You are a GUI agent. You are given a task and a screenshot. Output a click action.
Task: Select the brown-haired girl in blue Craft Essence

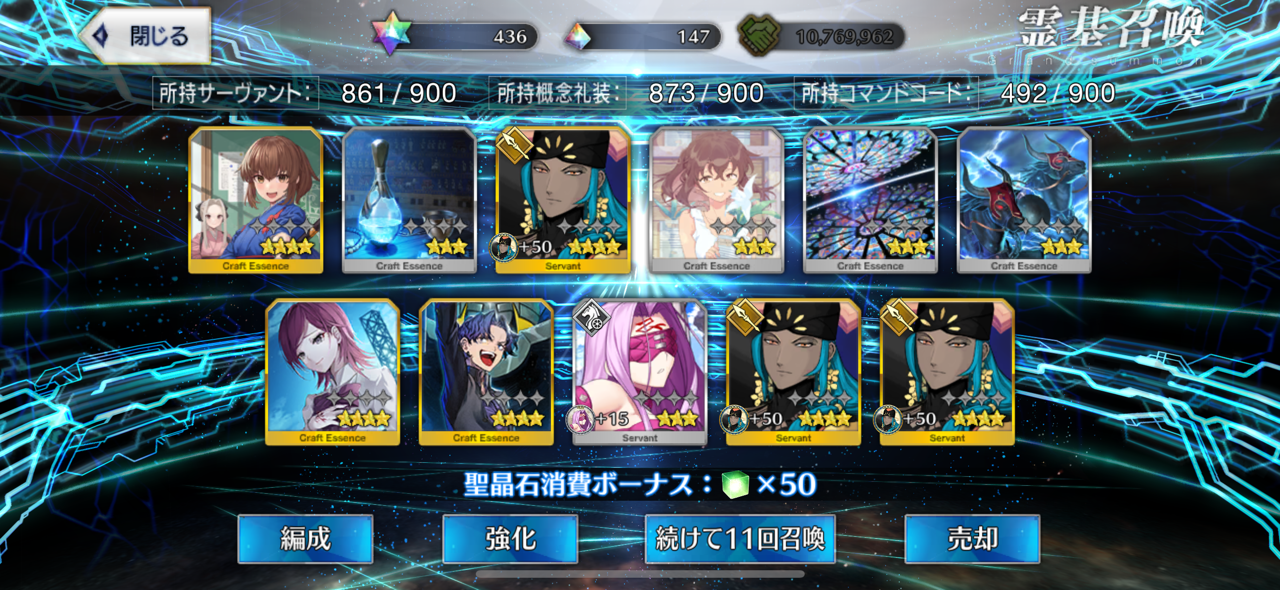click(256, 200)
